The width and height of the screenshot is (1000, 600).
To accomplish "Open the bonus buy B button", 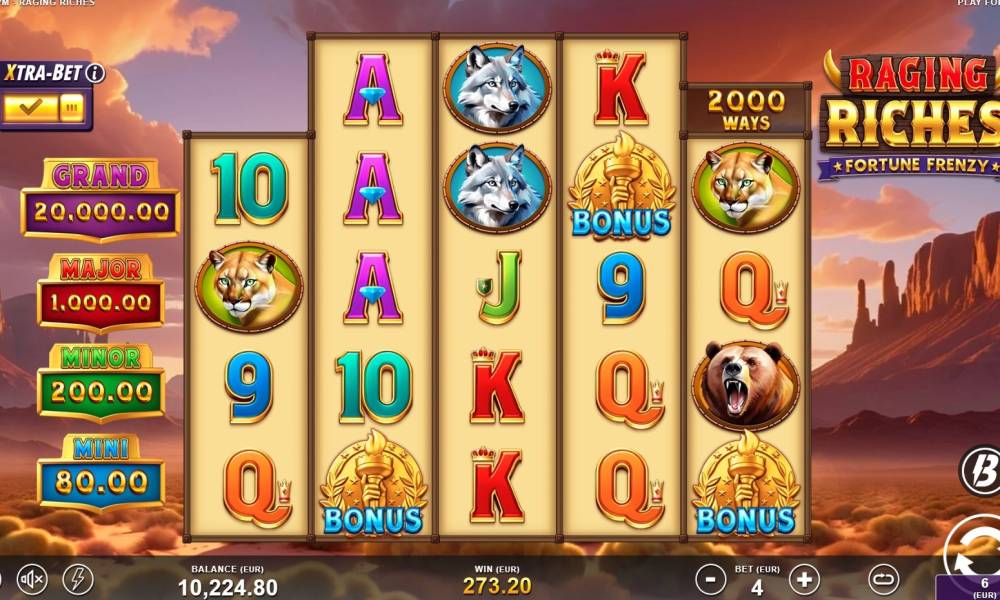I will (980, 470).
